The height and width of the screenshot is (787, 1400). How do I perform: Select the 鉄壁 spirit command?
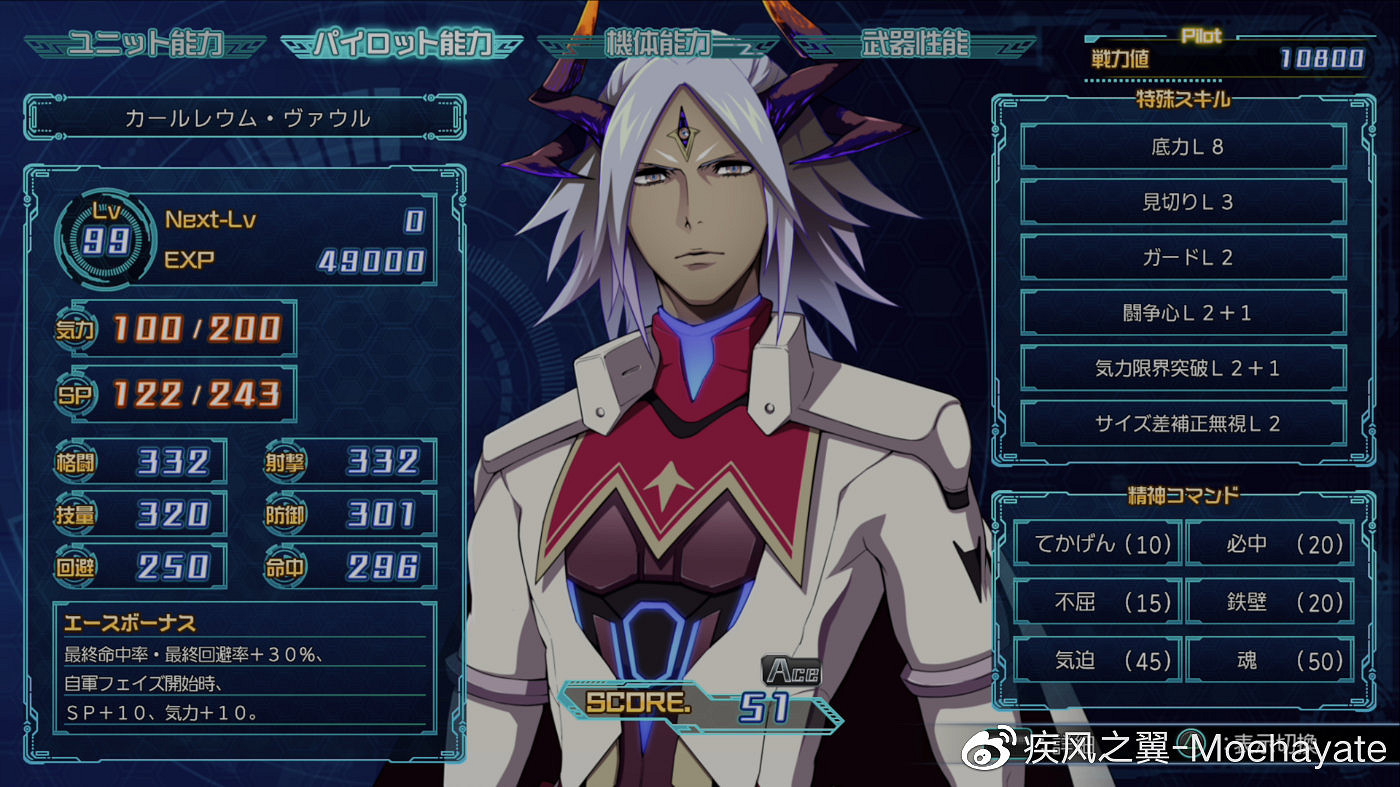(x=1270, y=602)
